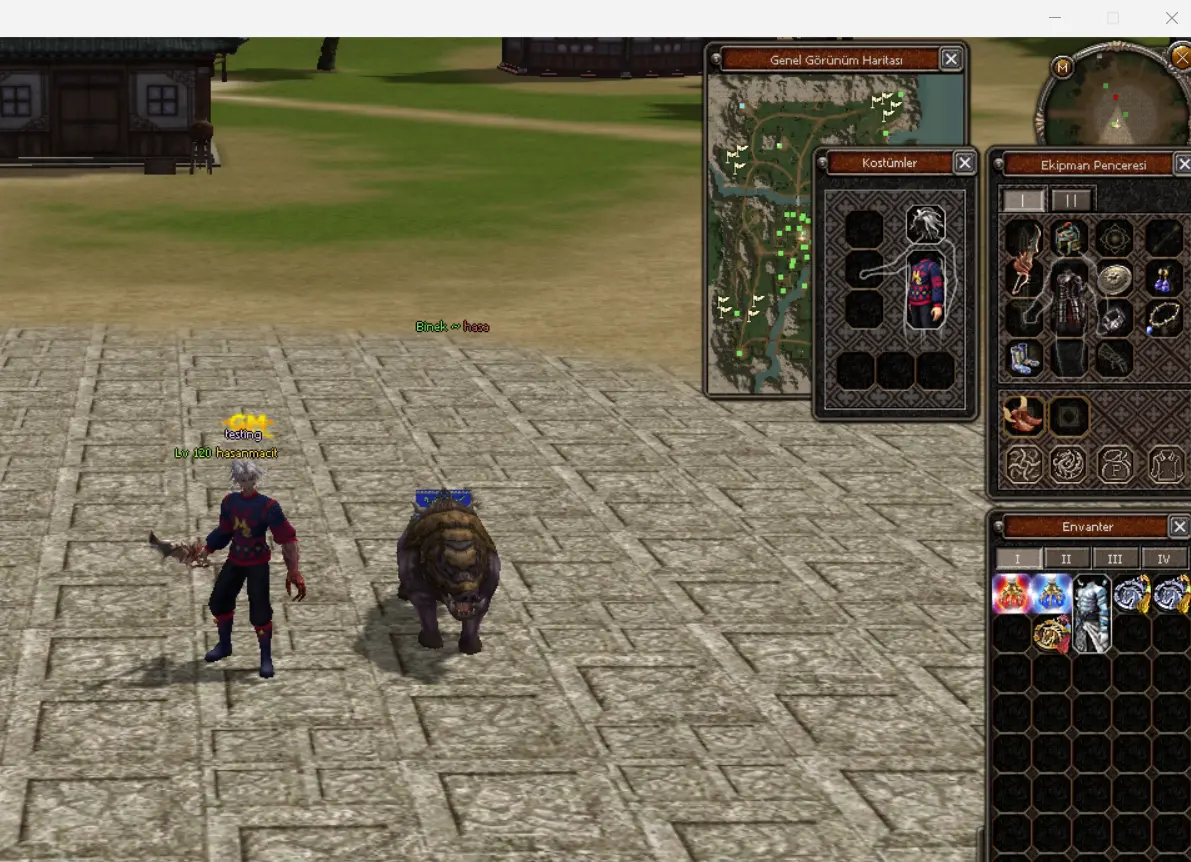Close the game window

click(x=1171, y=18)
